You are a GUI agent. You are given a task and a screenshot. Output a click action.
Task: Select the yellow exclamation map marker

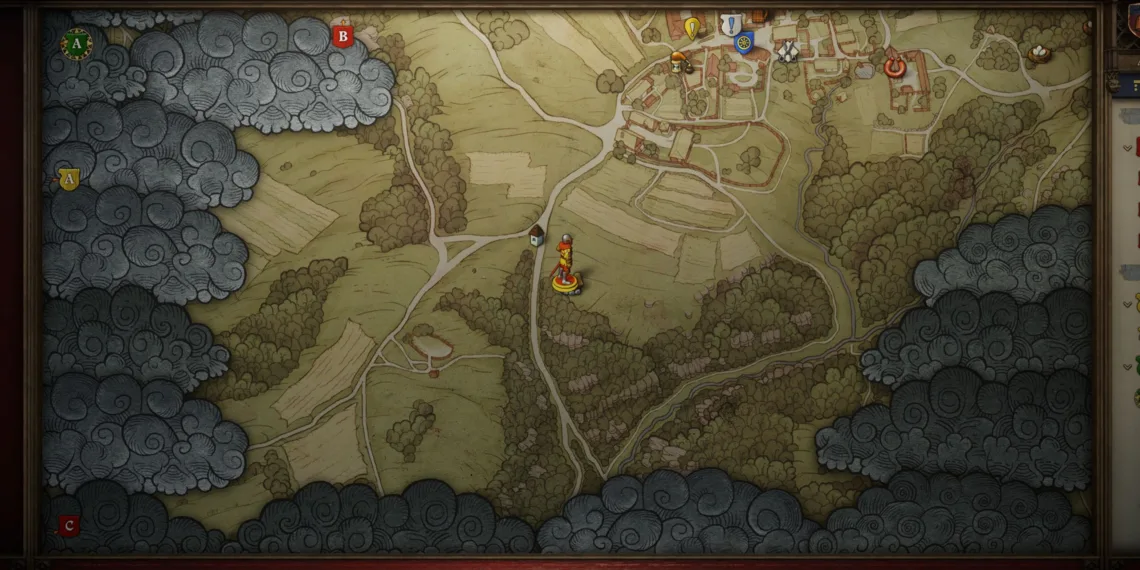point(692,27)
